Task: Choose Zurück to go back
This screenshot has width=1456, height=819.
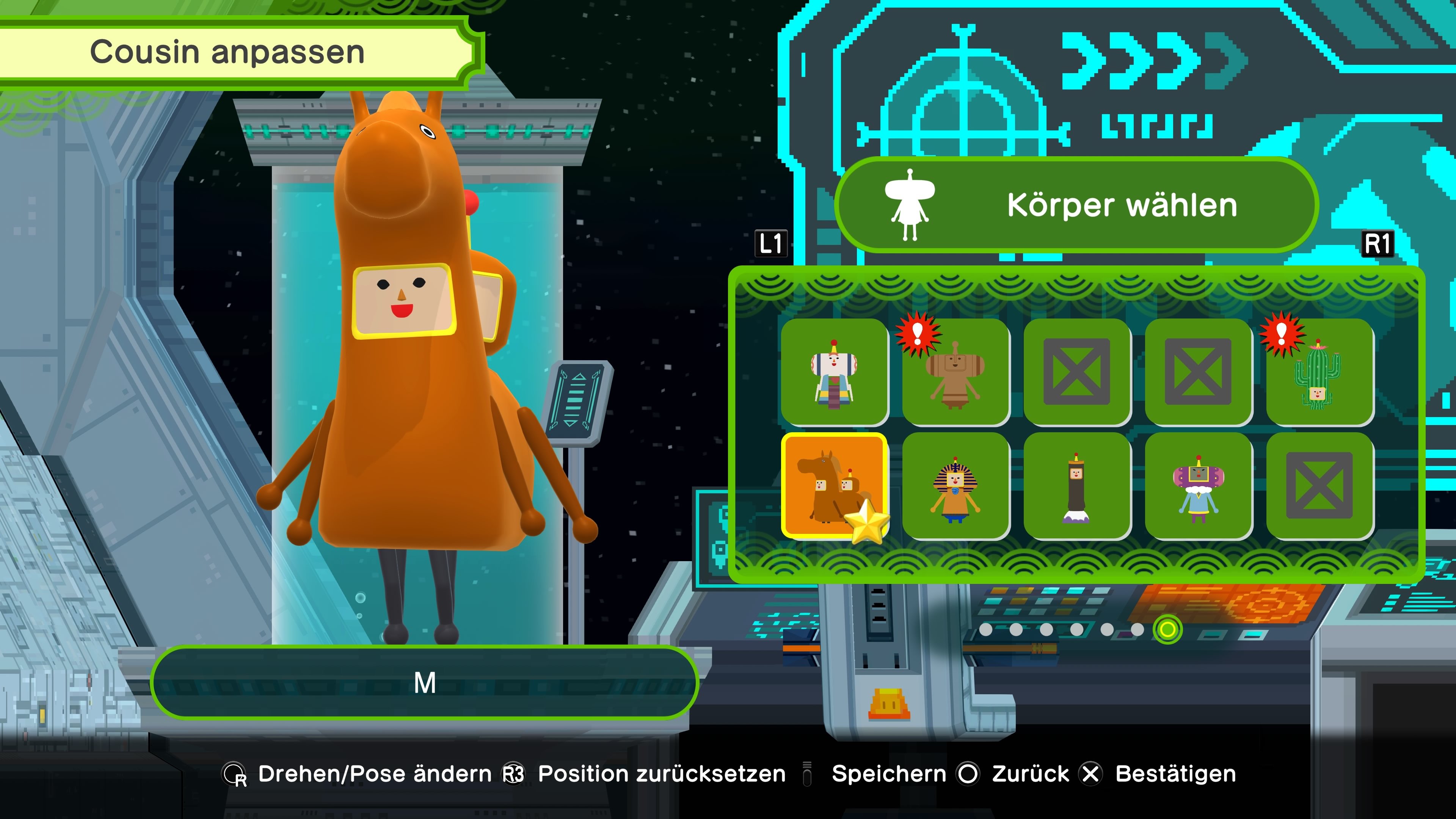Action: pyautogui.click(x=1031, y=773)
